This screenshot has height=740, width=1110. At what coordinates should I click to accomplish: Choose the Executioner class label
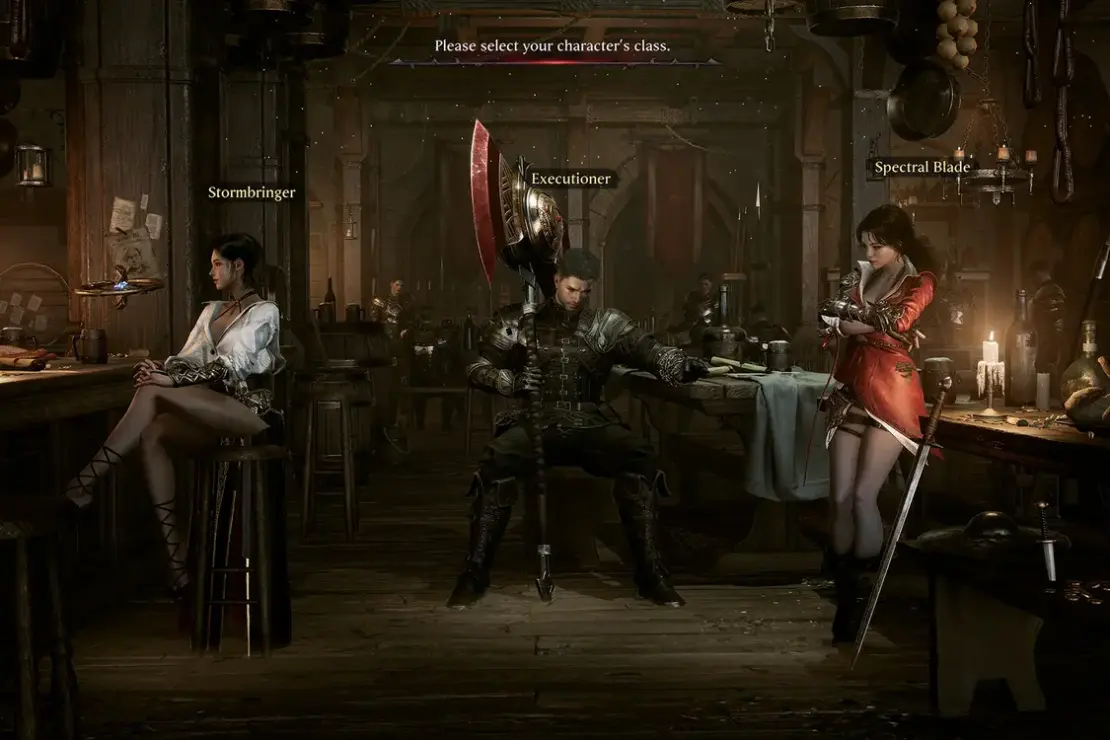pyautogui.click(x=569, y=179)
